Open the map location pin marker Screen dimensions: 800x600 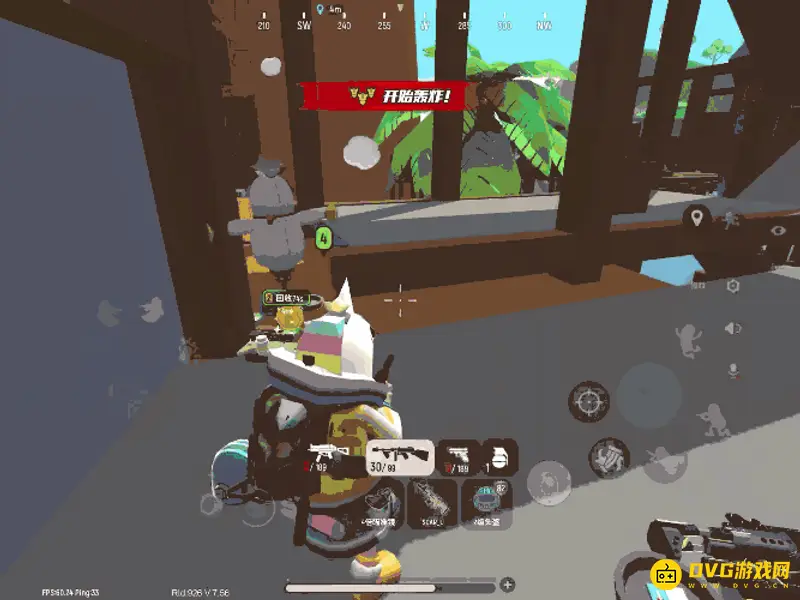coord(696,216)
